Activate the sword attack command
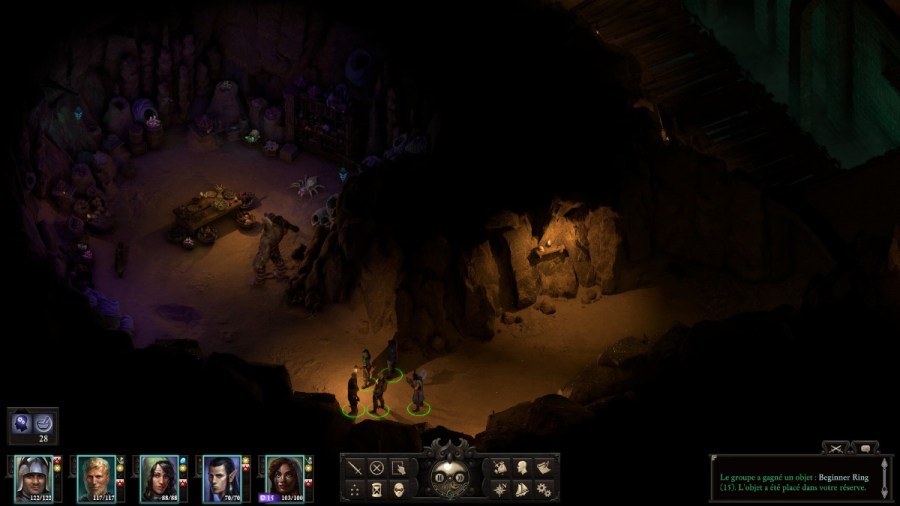Image resolution: width=900 pixels, height=506 pixels. coord(354,467)
